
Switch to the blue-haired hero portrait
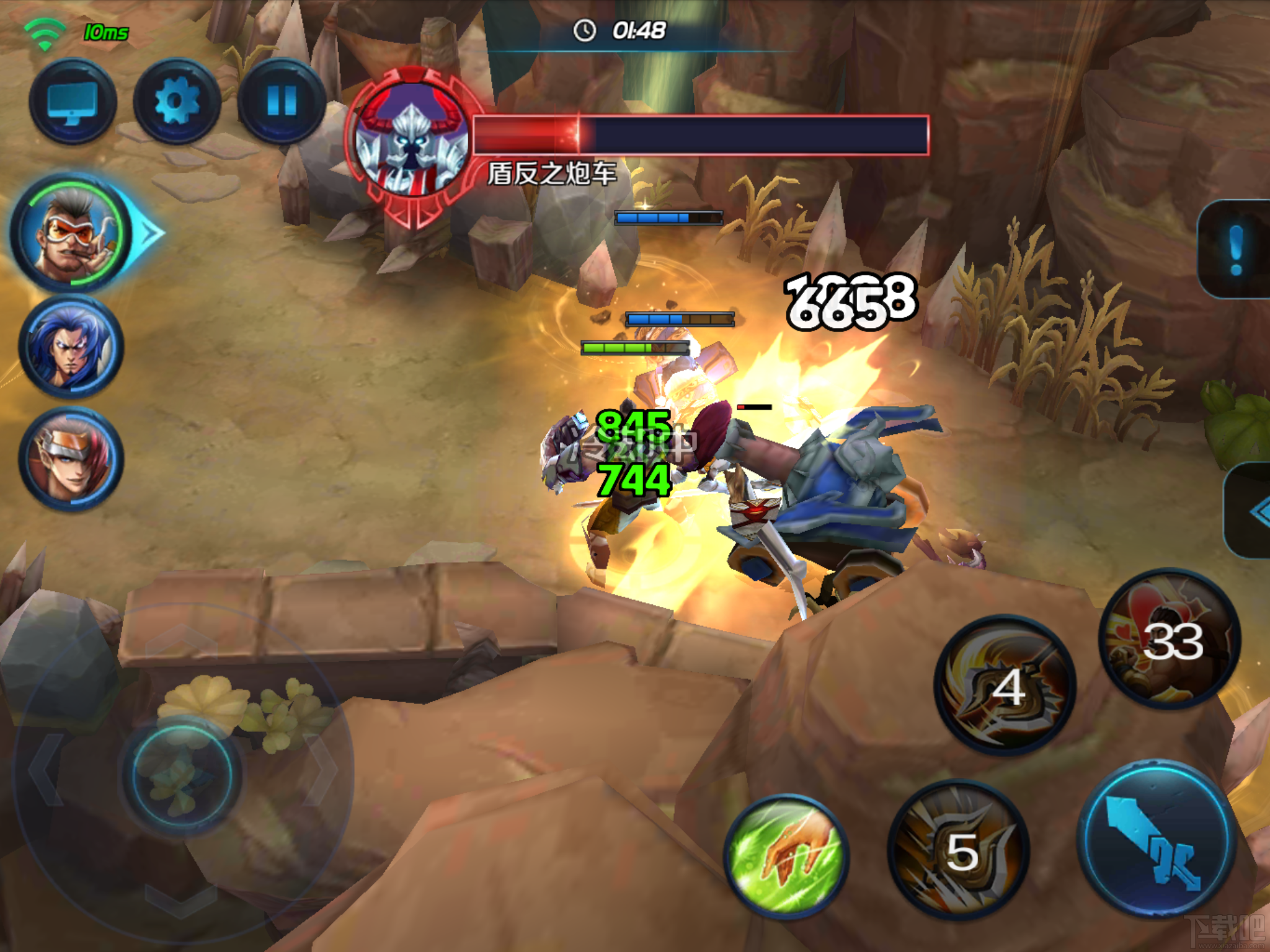coord(71,347)
